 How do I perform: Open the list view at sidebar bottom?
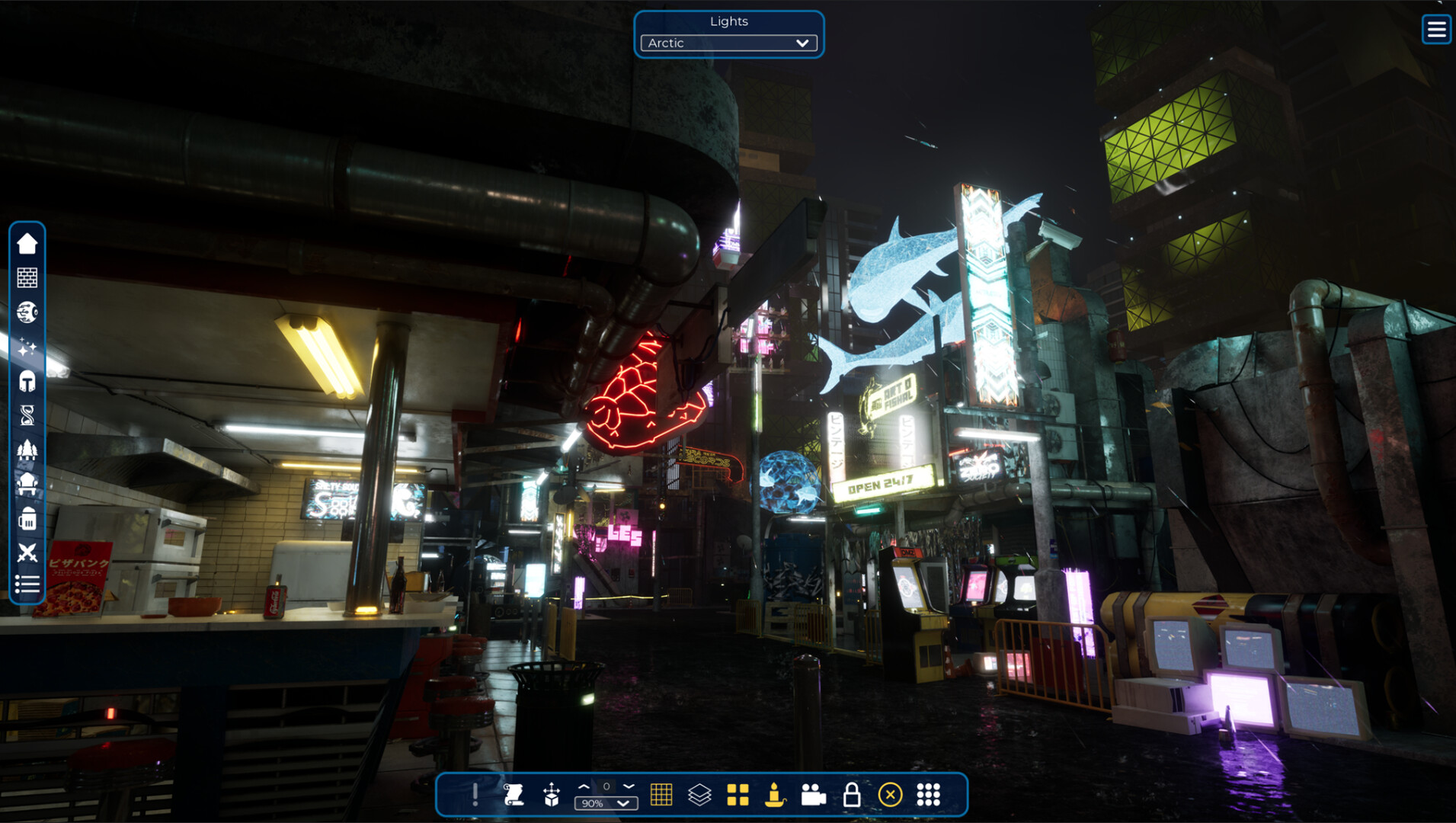(x=27, y=585)
